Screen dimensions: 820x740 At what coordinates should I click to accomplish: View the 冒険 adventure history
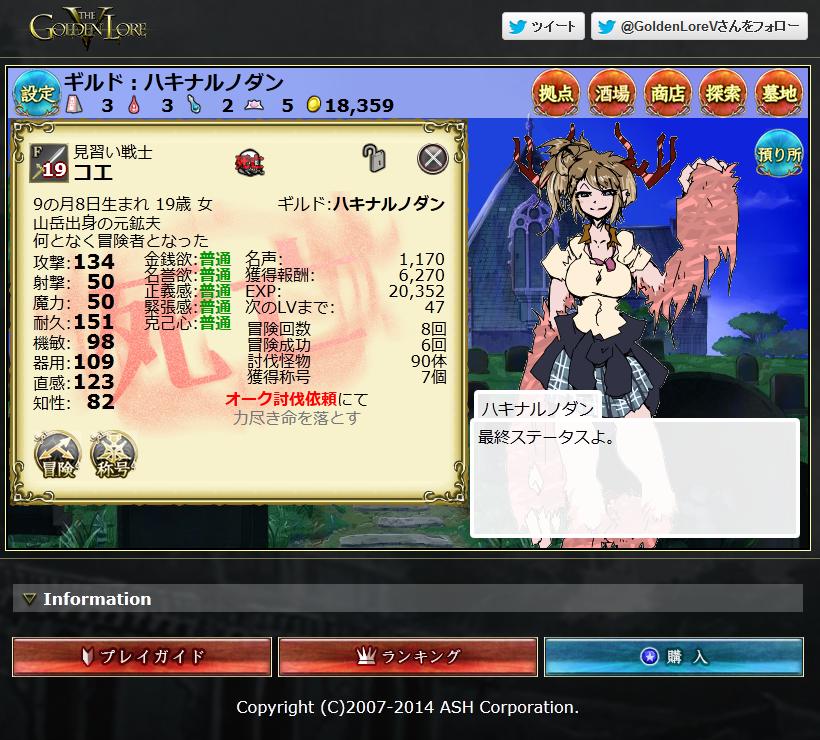58,456
